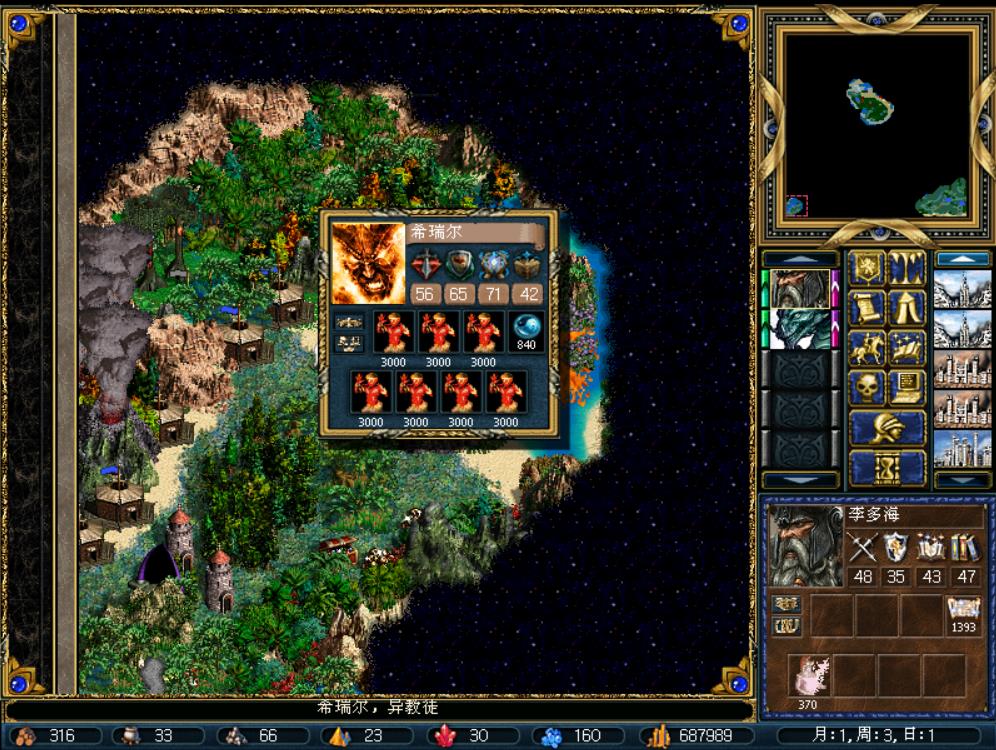Select the army slot with 370 creatures

tap(809, 677)
